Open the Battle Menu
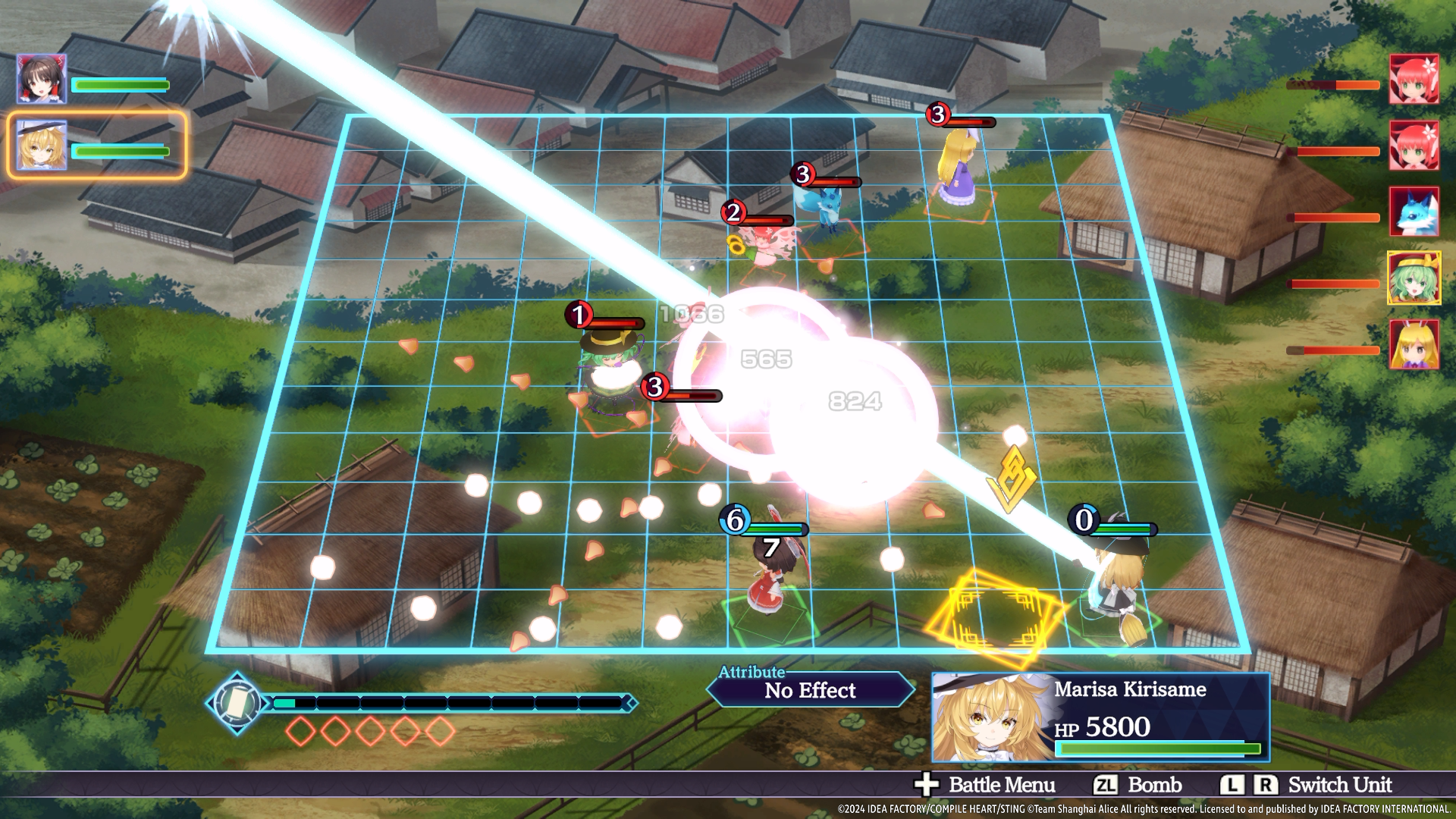Viewport: 1456px width, 819px height. pyautogui.click(x=986, y=785)
